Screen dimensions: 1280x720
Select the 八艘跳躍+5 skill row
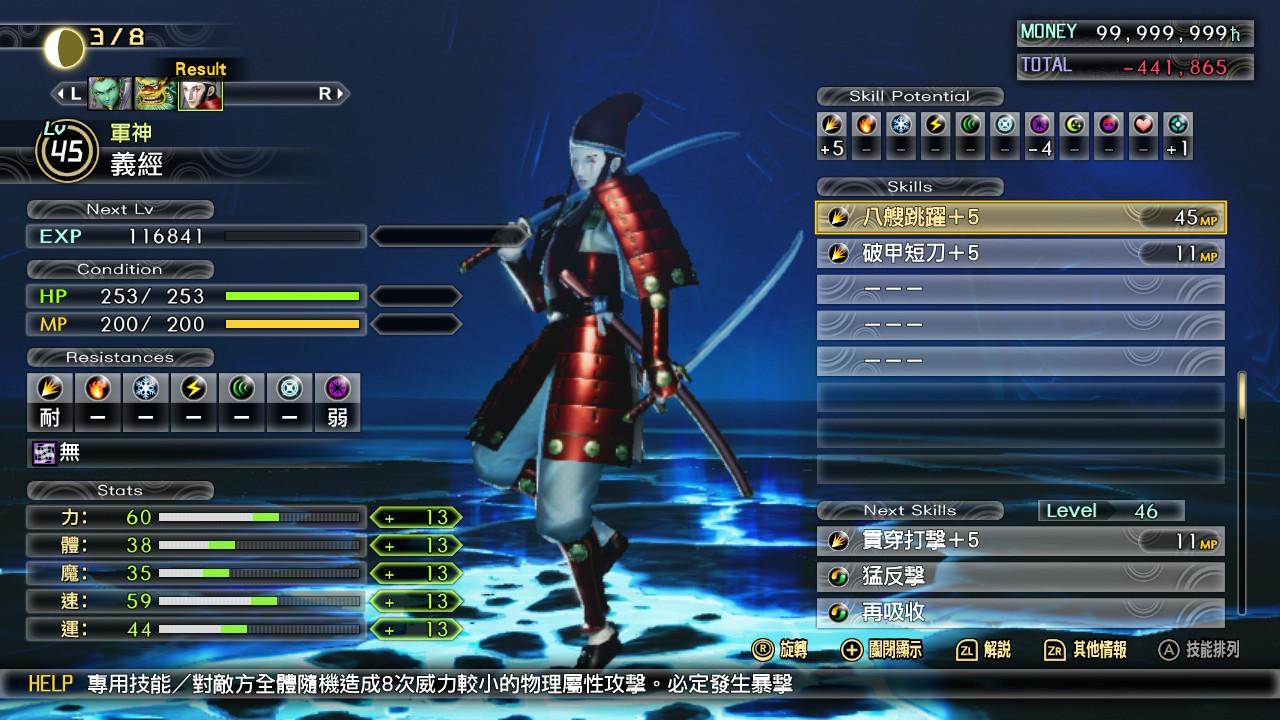(1020, 217)
